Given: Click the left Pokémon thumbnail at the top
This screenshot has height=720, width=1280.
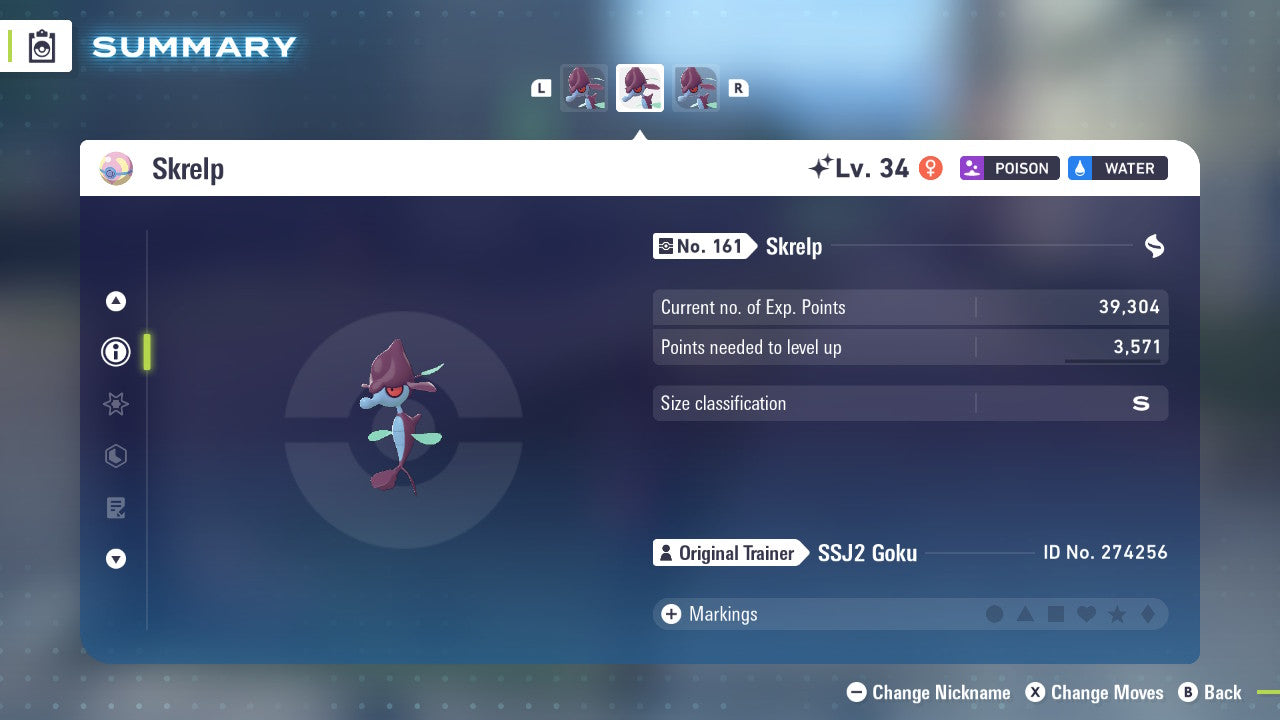Looking at the screenshot, I should [x=584, y=87].
